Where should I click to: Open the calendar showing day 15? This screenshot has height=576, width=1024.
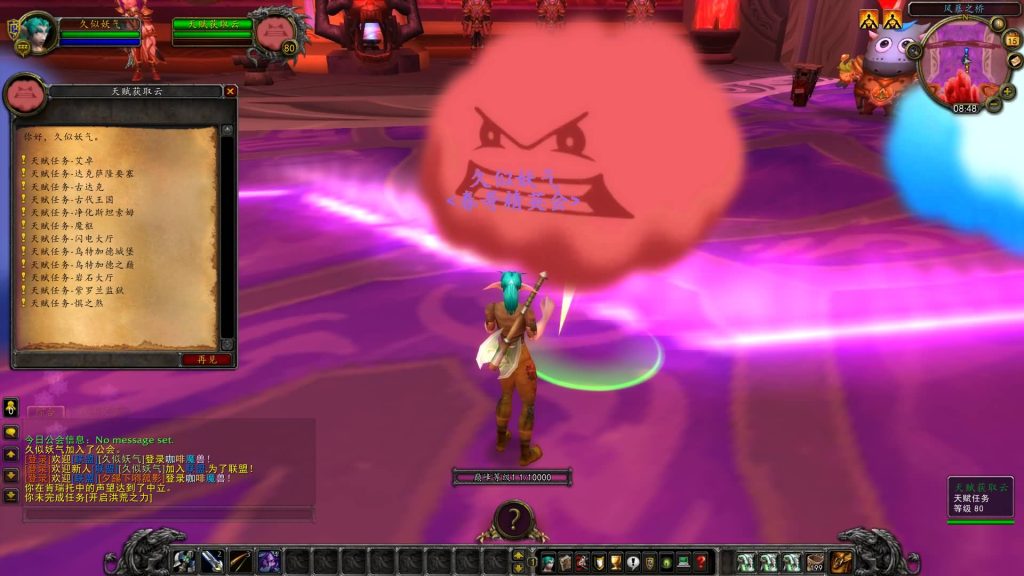(x=1012, y=40)
